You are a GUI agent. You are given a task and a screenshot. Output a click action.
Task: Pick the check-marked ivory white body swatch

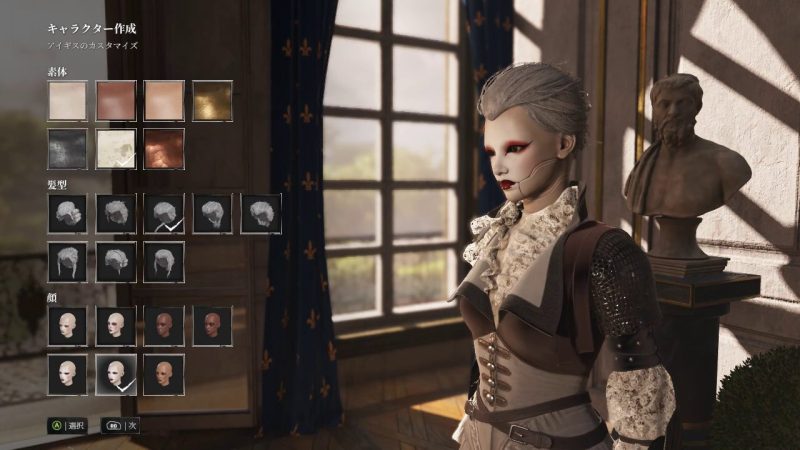(116, 148)
